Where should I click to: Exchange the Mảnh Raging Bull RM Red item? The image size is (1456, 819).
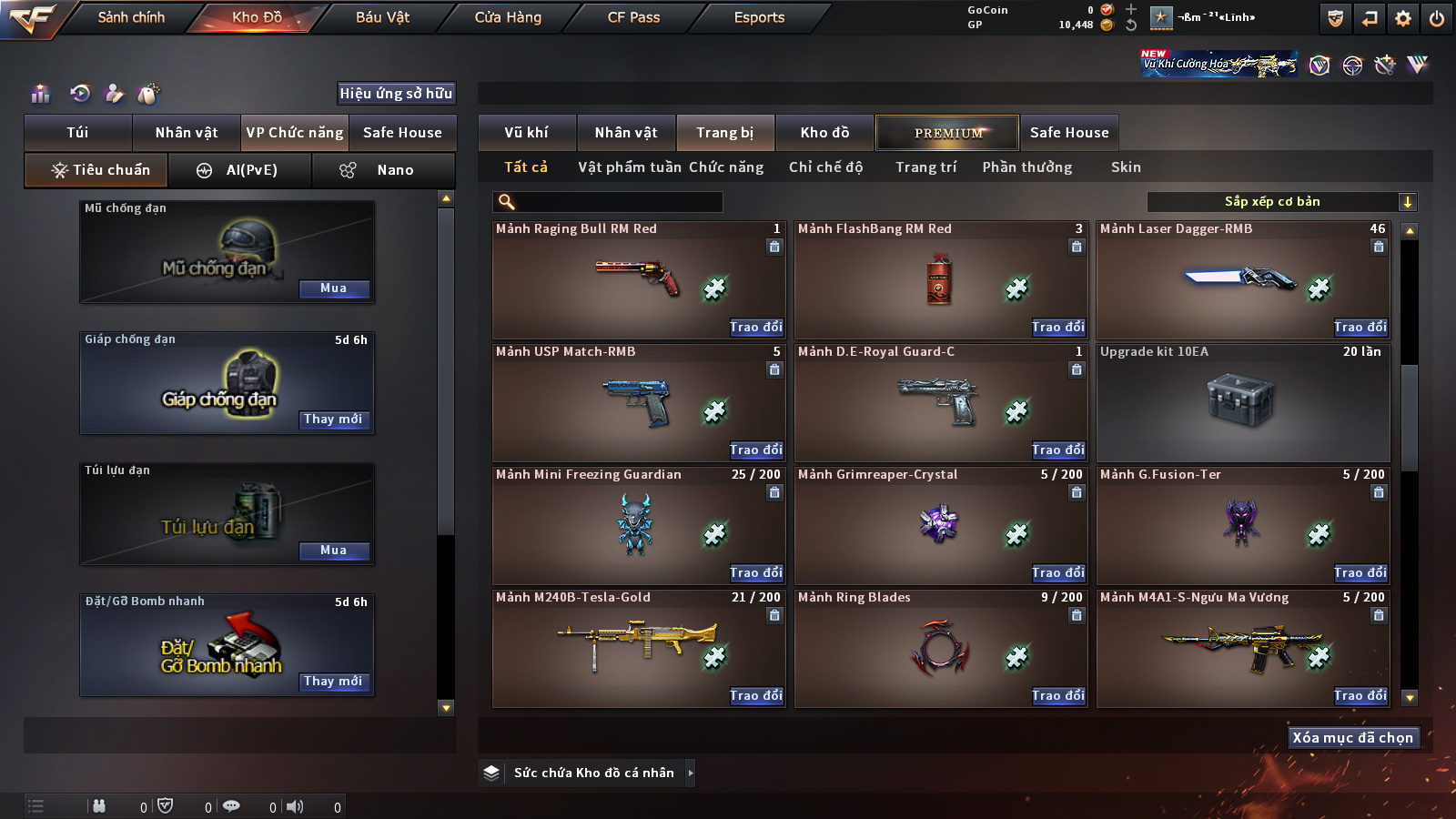(755, 327)
